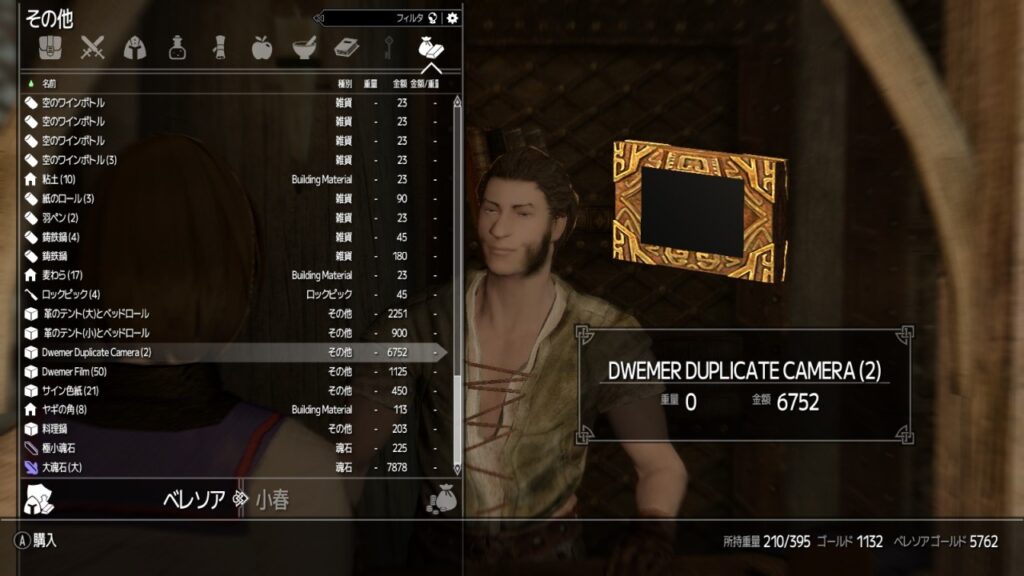This screenshot has width=1024, height=576.
Task: Open the gear settings icon beside the filter
Action: point(453,18)
